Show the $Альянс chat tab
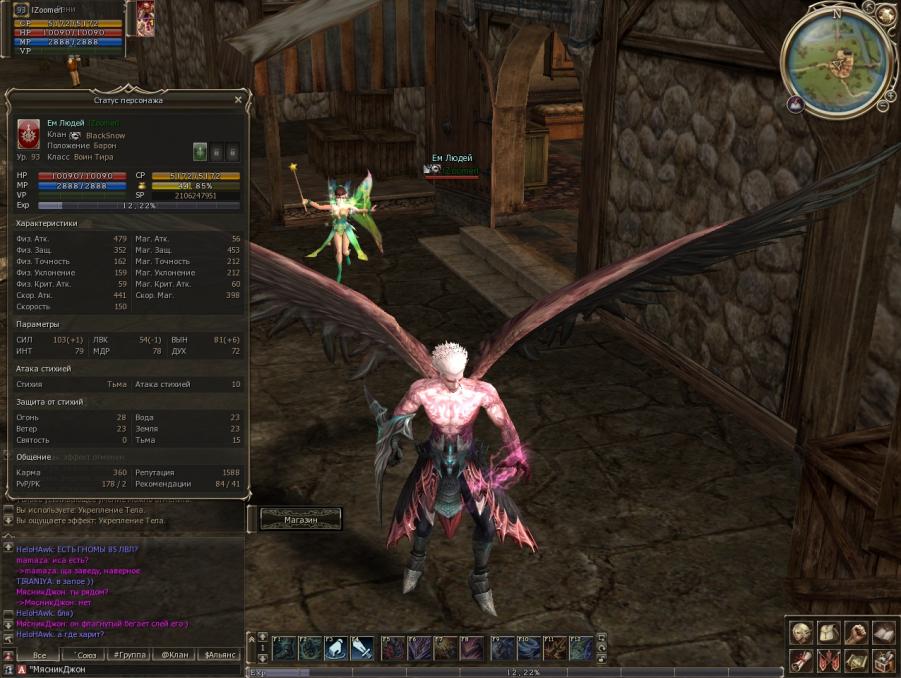The width and height of the screenshot is (901, 678). coord(221,655)
